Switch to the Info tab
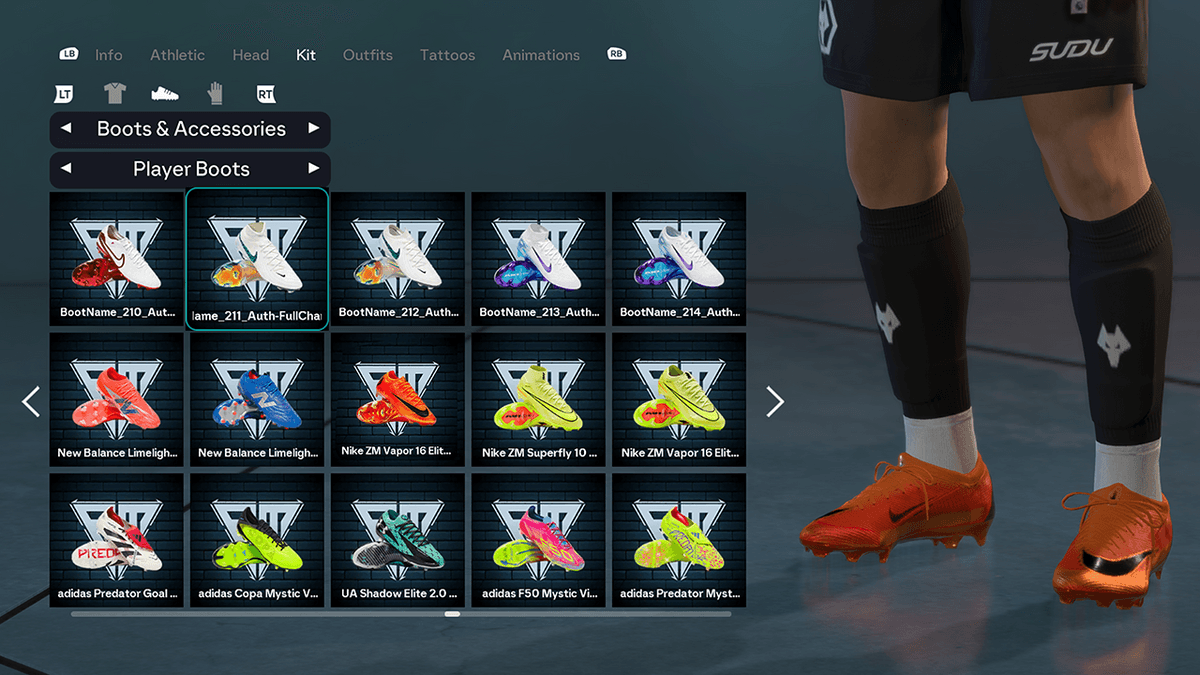The width and height of the screenshot is (1200, 675). 109,55
